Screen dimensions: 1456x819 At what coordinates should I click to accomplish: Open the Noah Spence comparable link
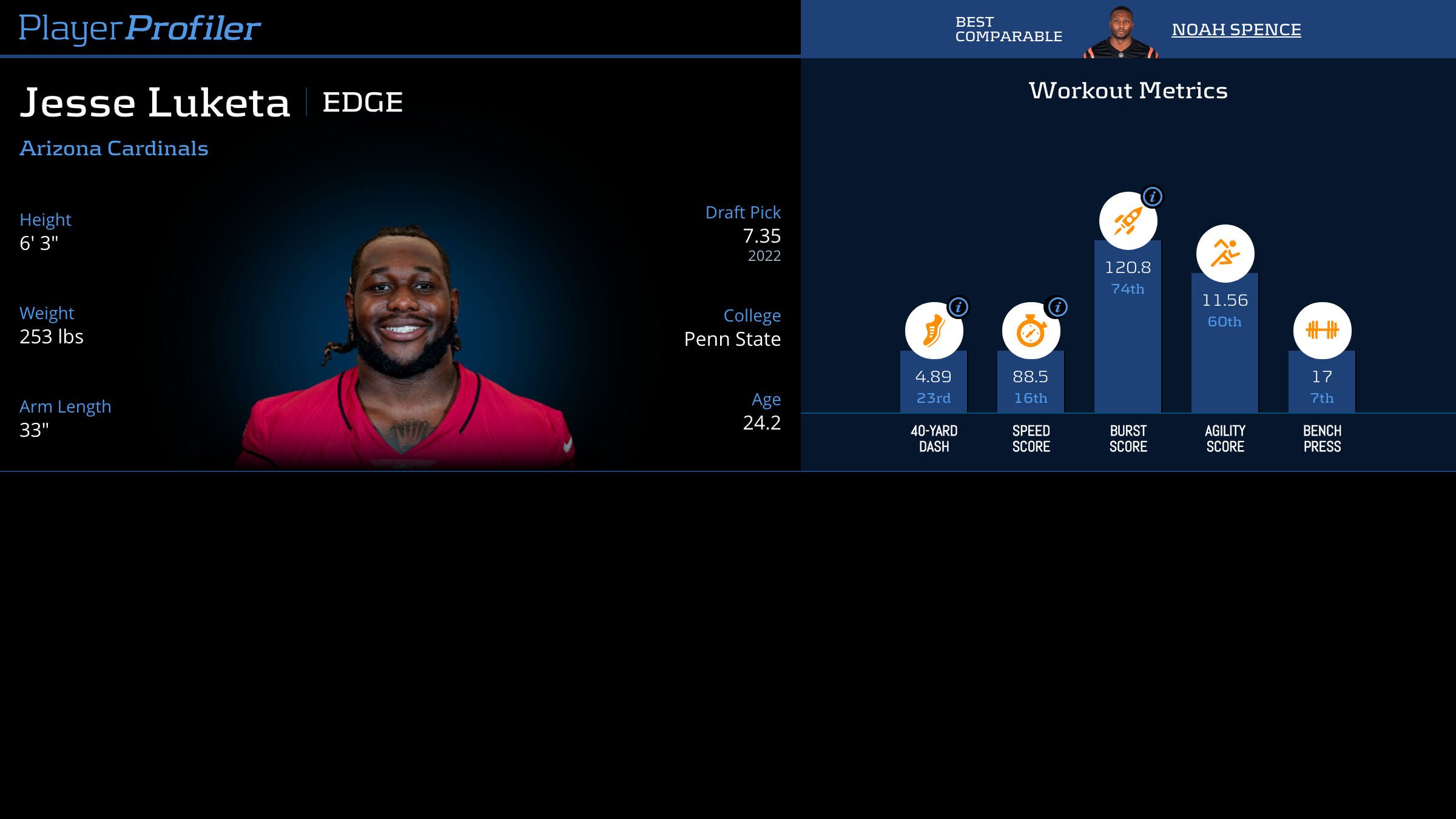click(1236, 29)
